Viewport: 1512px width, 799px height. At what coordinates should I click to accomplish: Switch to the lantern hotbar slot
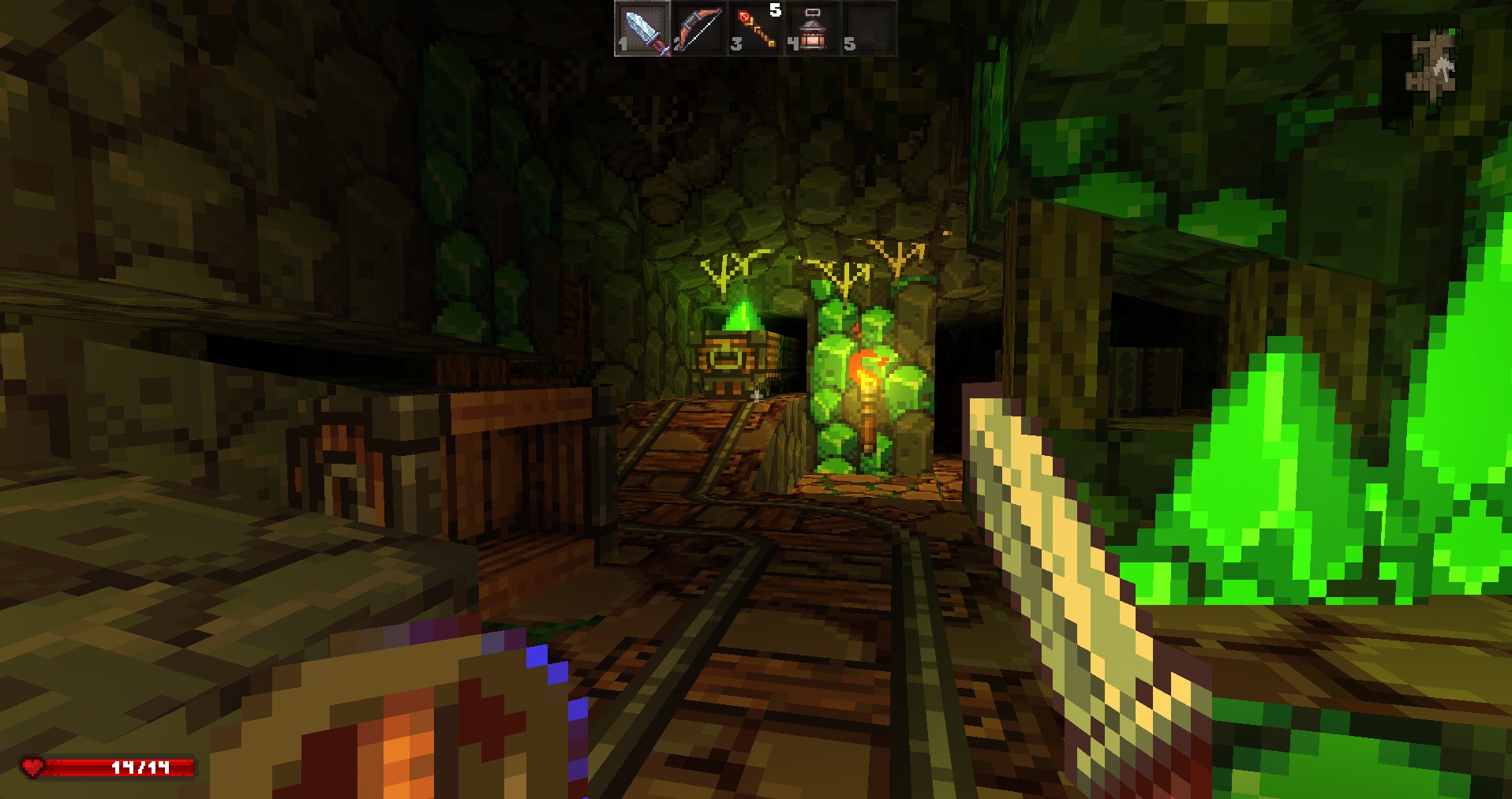pos(812,29)
